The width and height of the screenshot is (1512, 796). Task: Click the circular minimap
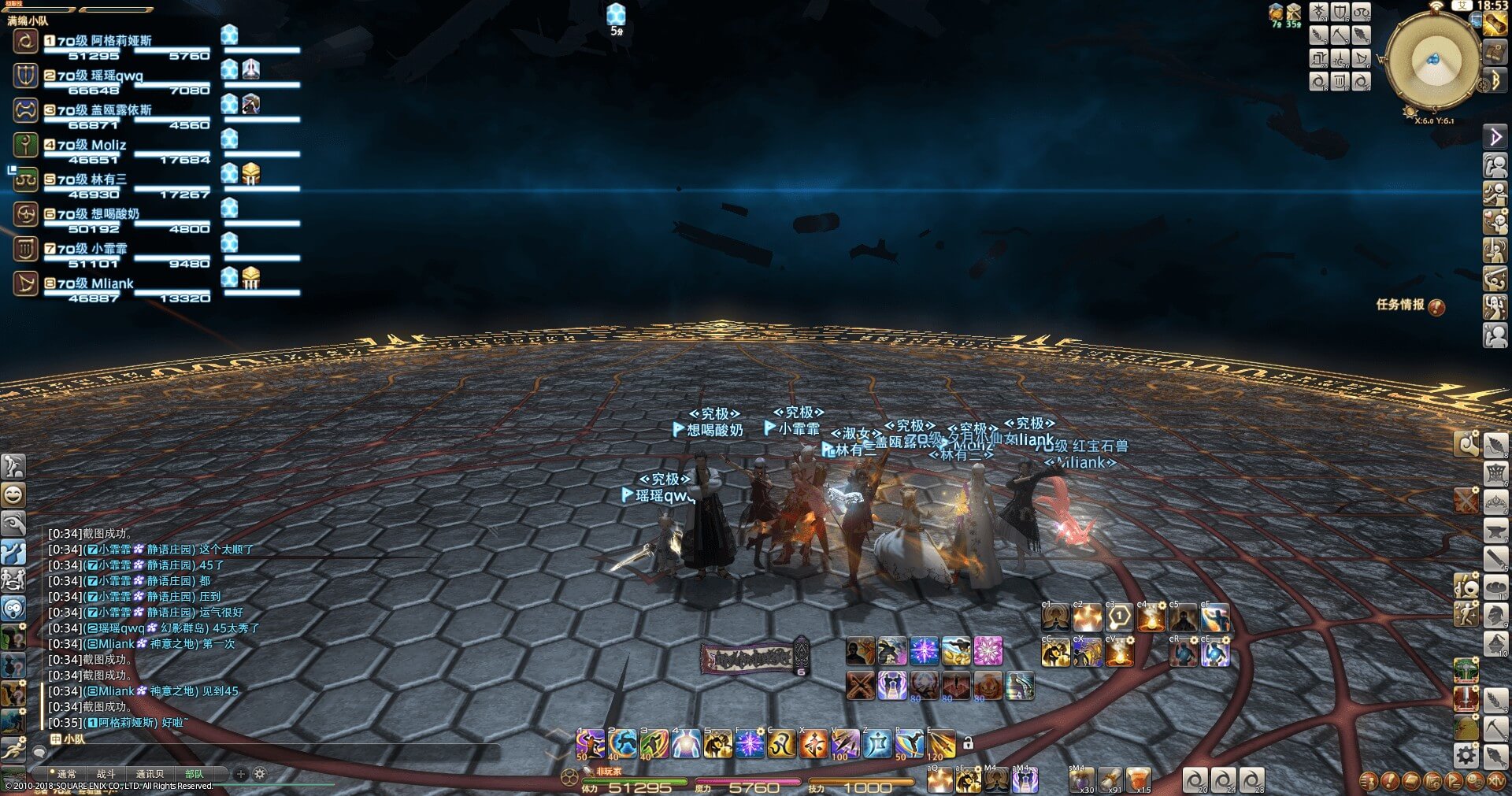pyautogui.click(x=1430, y=61)
